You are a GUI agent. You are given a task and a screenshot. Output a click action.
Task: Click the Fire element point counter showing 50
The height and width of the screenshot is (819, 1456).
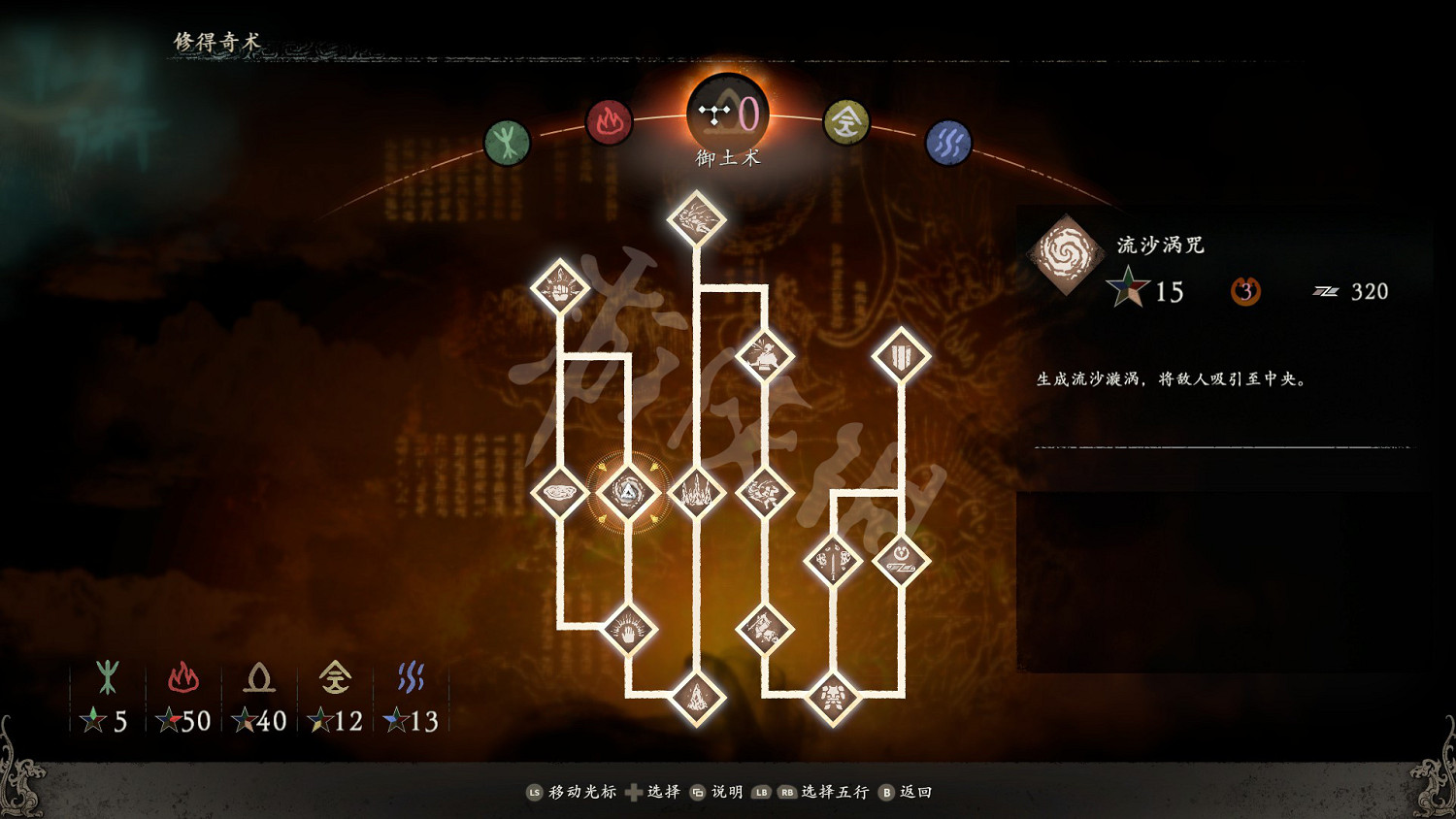[184, 720]
